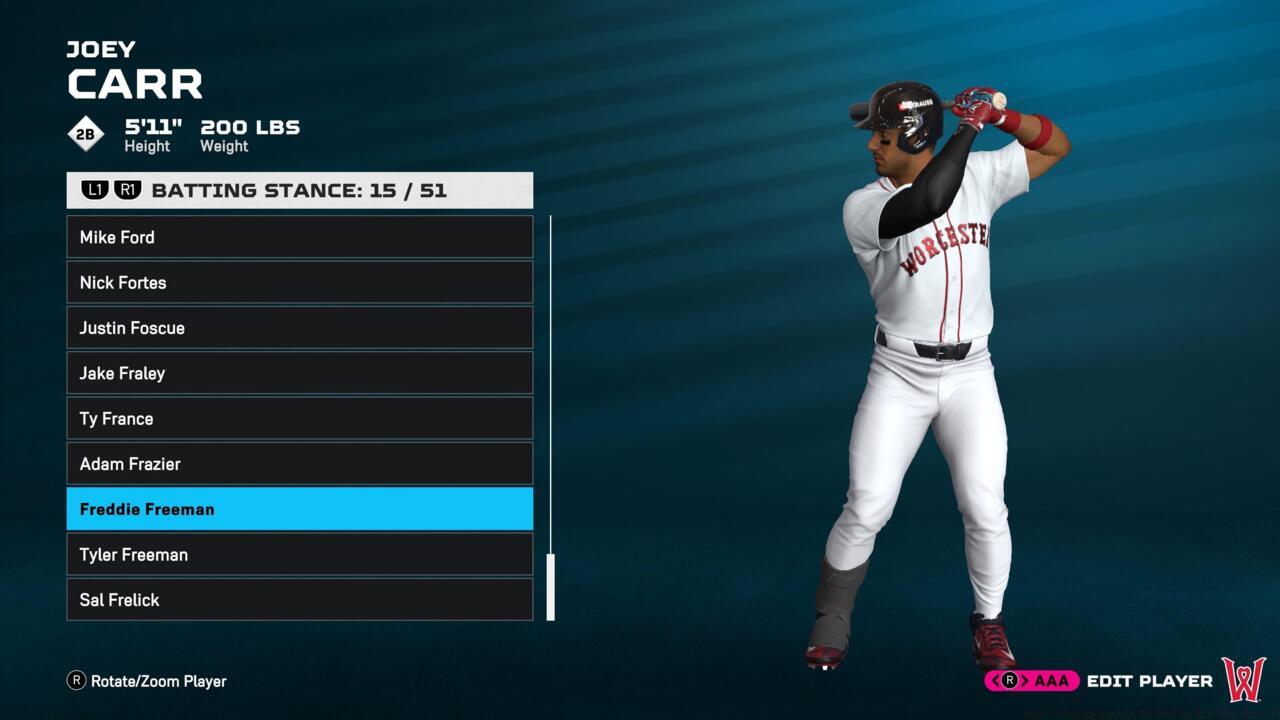Screen dimensions: 1280x720
Task: Choose Nick Fortes from the stance list
Action: tap(300, 282)
